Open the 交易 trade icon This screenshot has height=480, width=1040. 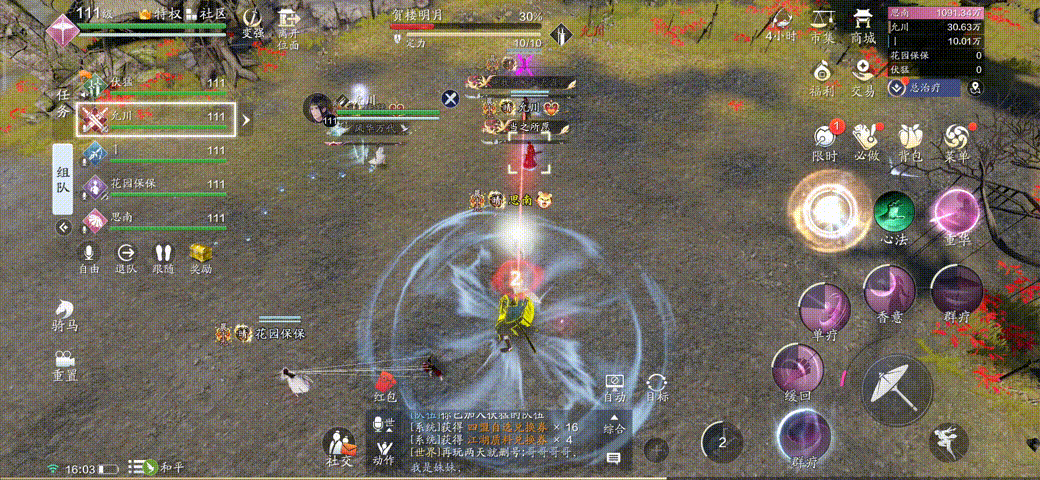863,76
